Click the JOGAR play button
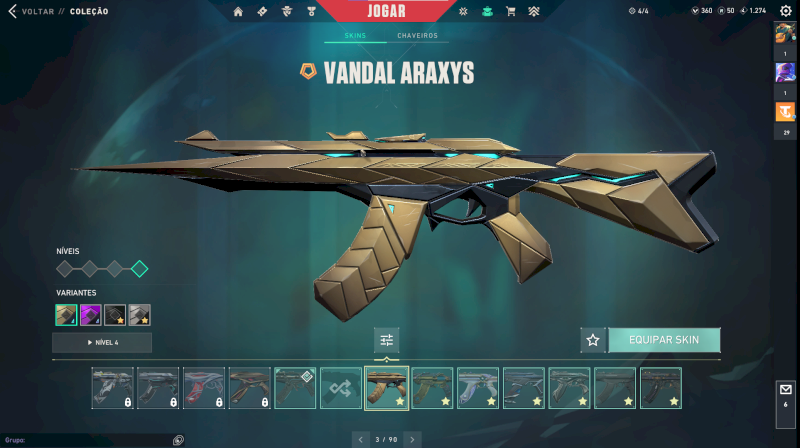Screen dimensions: 800x448 click(x=400, y=11)
